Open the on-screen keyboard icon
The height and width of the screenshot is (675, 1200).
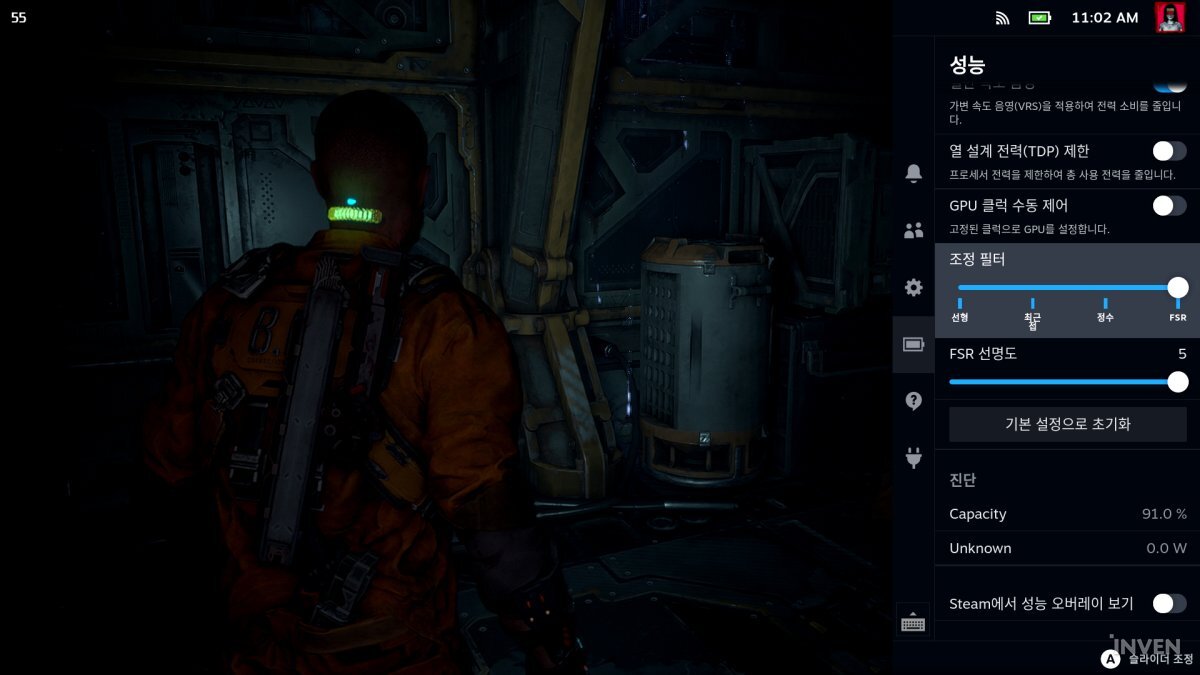click(912, 622)
